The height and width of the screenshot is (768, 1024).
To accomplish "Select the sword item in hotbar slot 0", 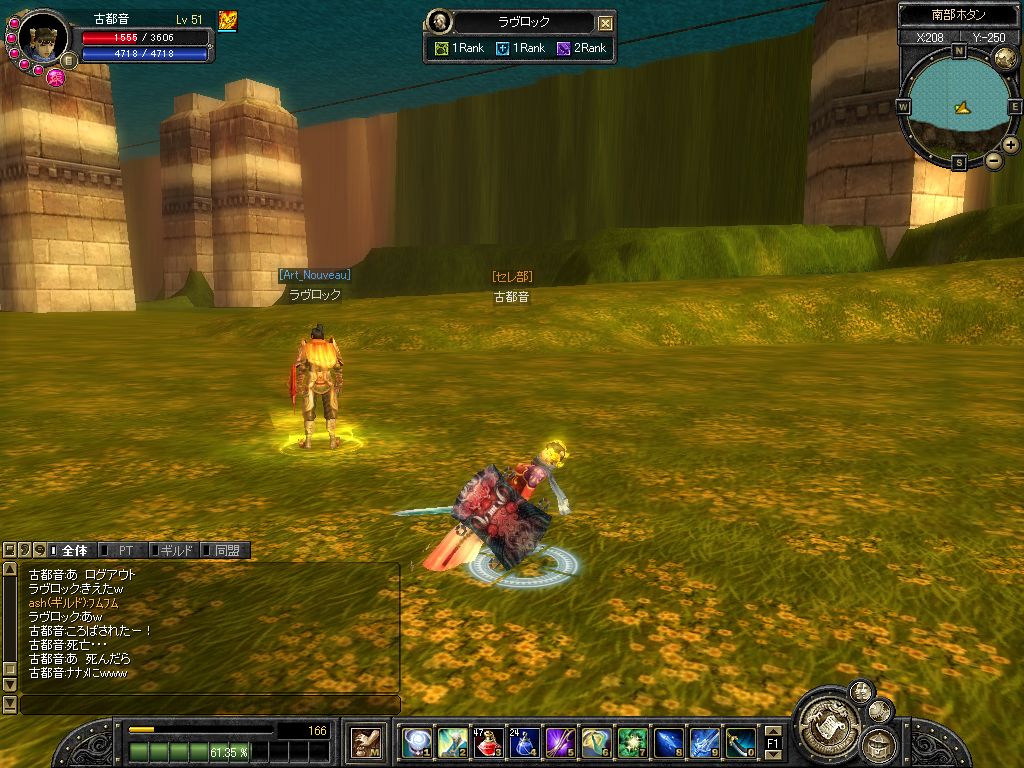I will (740, 742).
